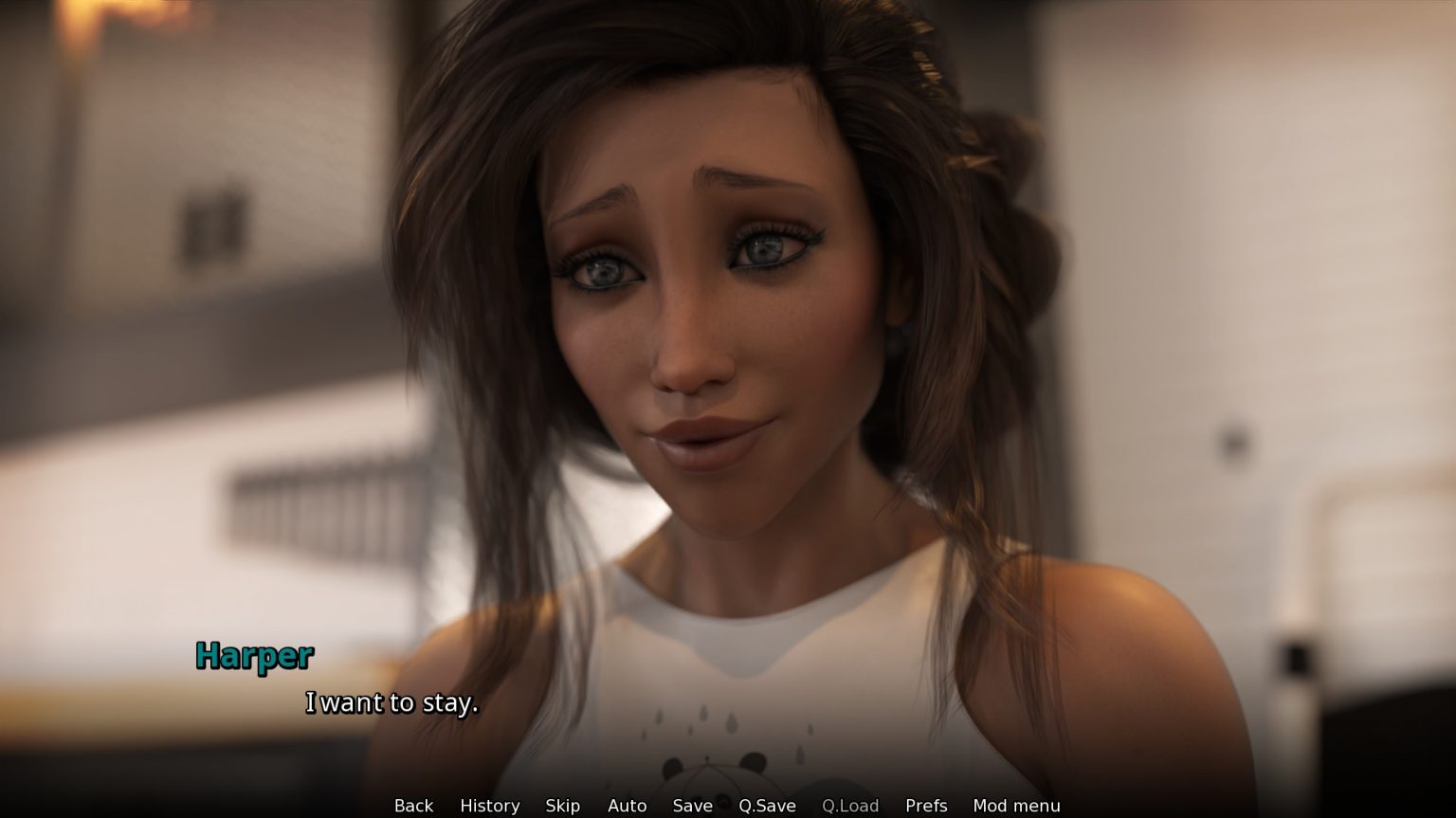1456x818 pixels.
Task: Click Skip to fast-forward read text
Action: pos(563,805)
